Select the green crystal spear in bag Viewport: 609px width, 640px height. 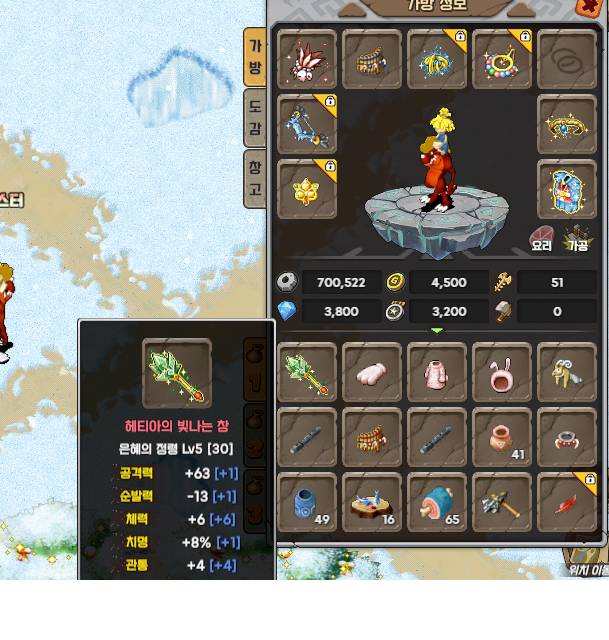pos(306,373)
